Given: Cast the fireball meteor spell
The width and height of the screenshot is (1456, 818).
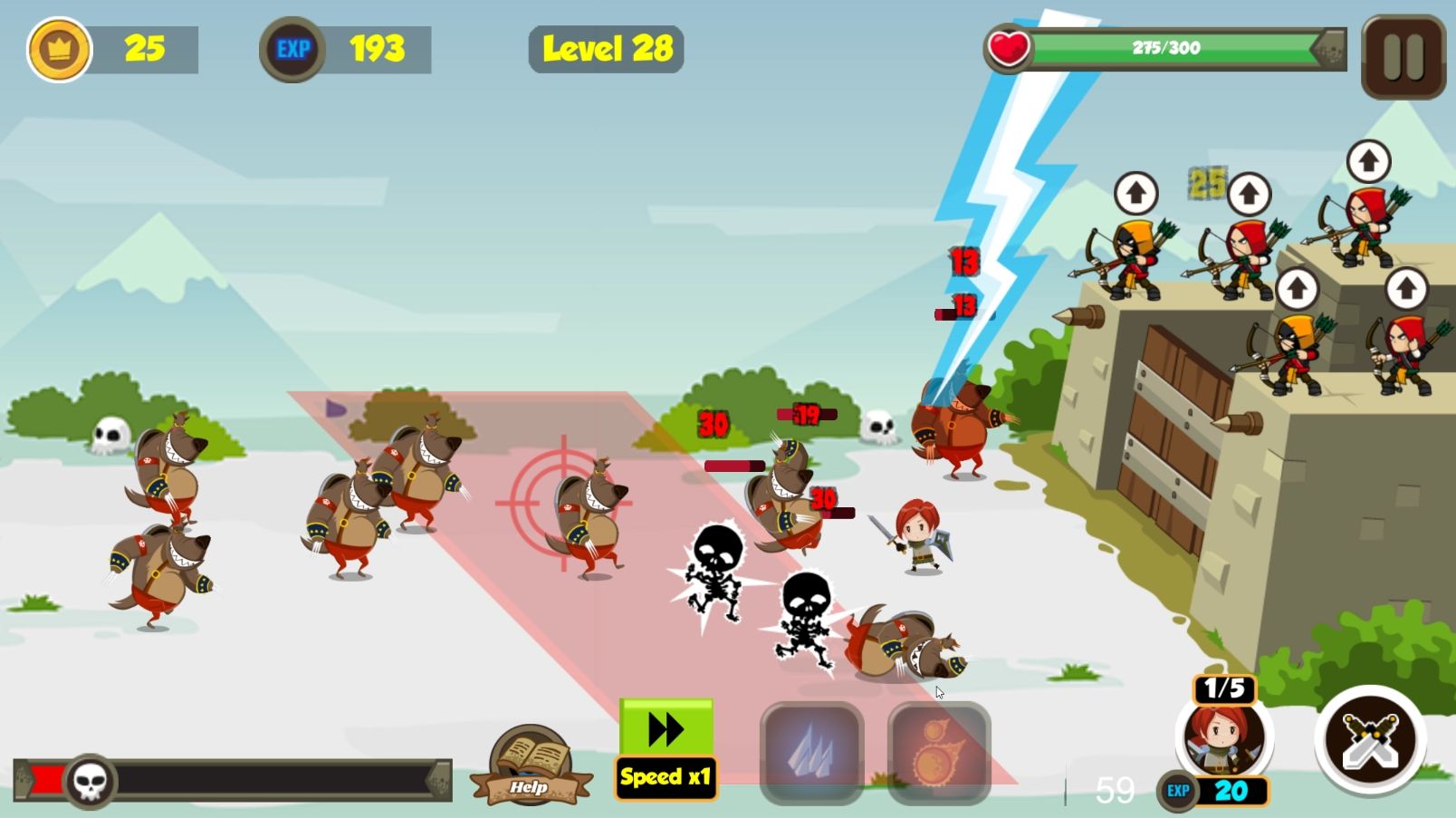Looking at the screenshot, I should click(x=939, y=752).
